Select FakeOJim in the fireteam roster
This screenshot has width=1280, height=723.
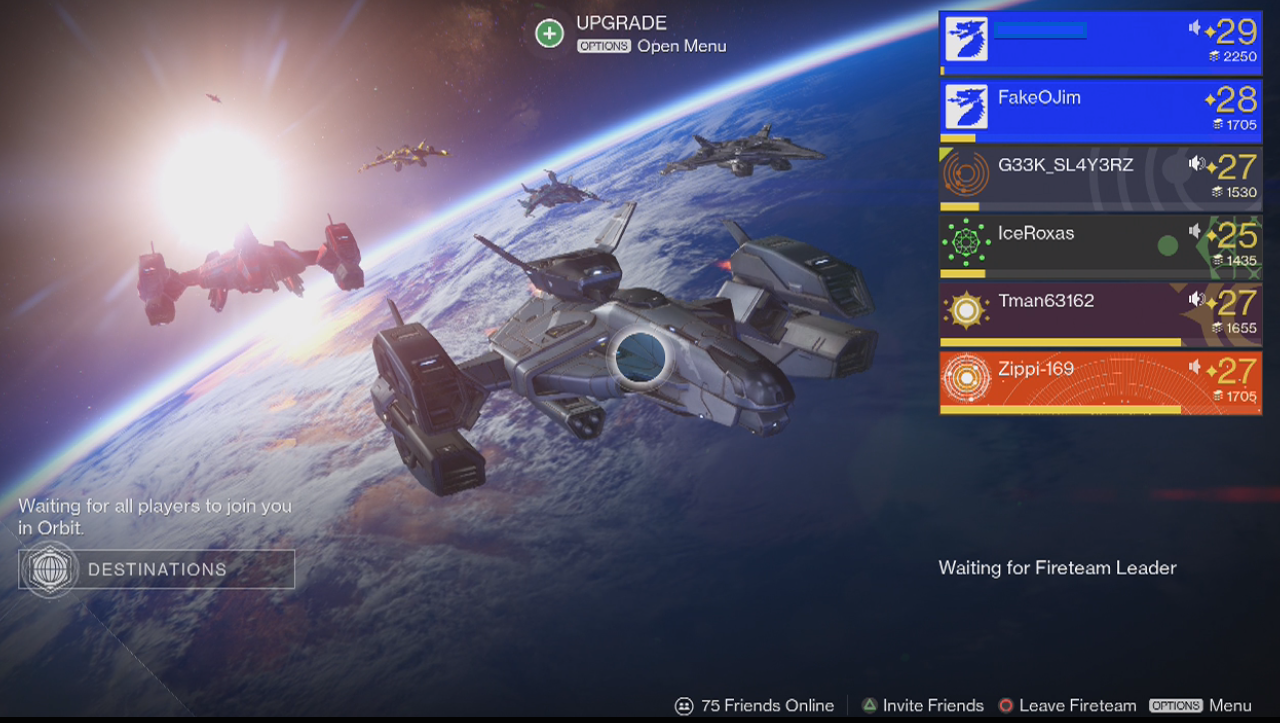coord(1100,110)
